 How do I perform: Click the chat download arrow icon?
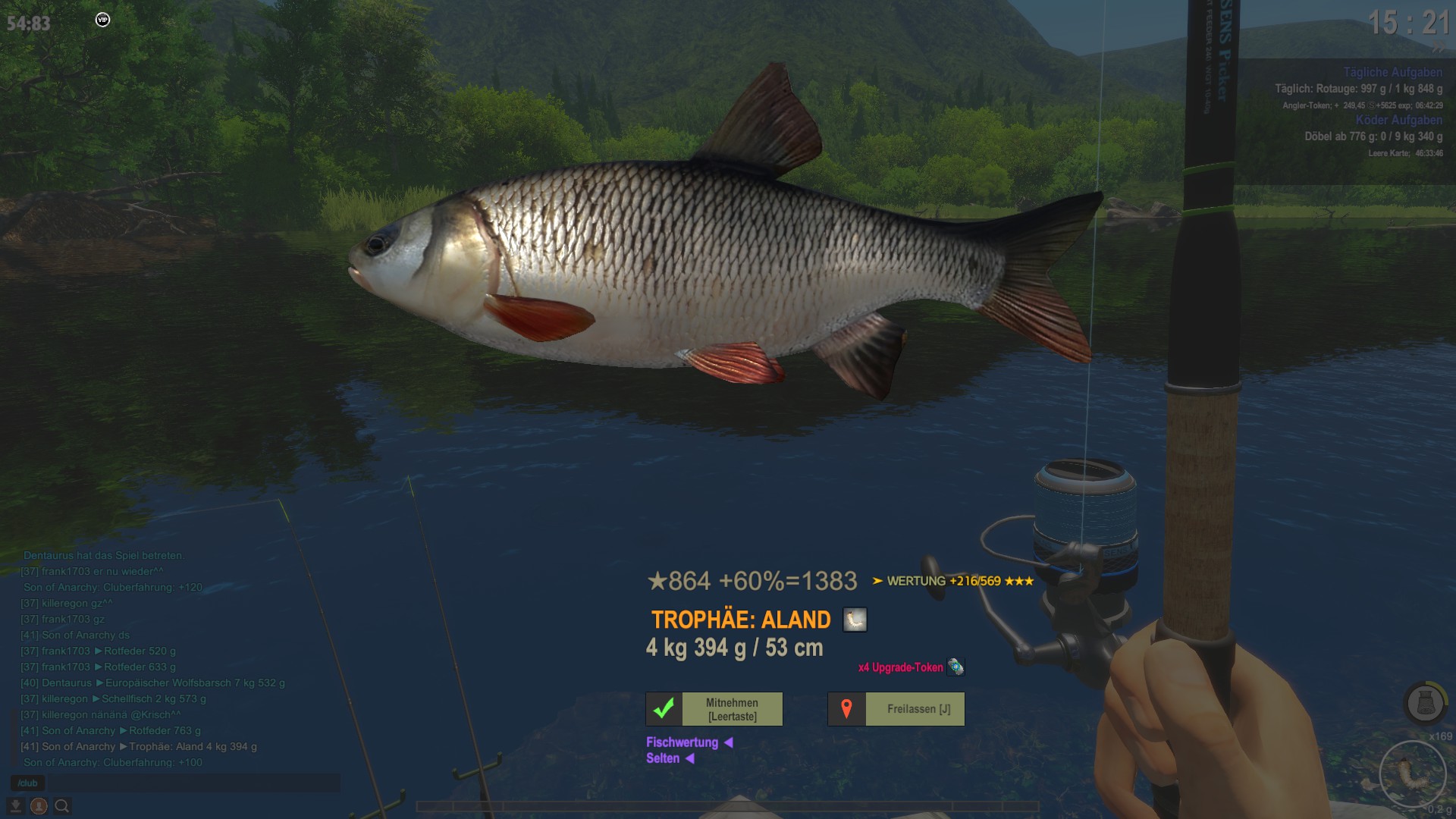15,806
